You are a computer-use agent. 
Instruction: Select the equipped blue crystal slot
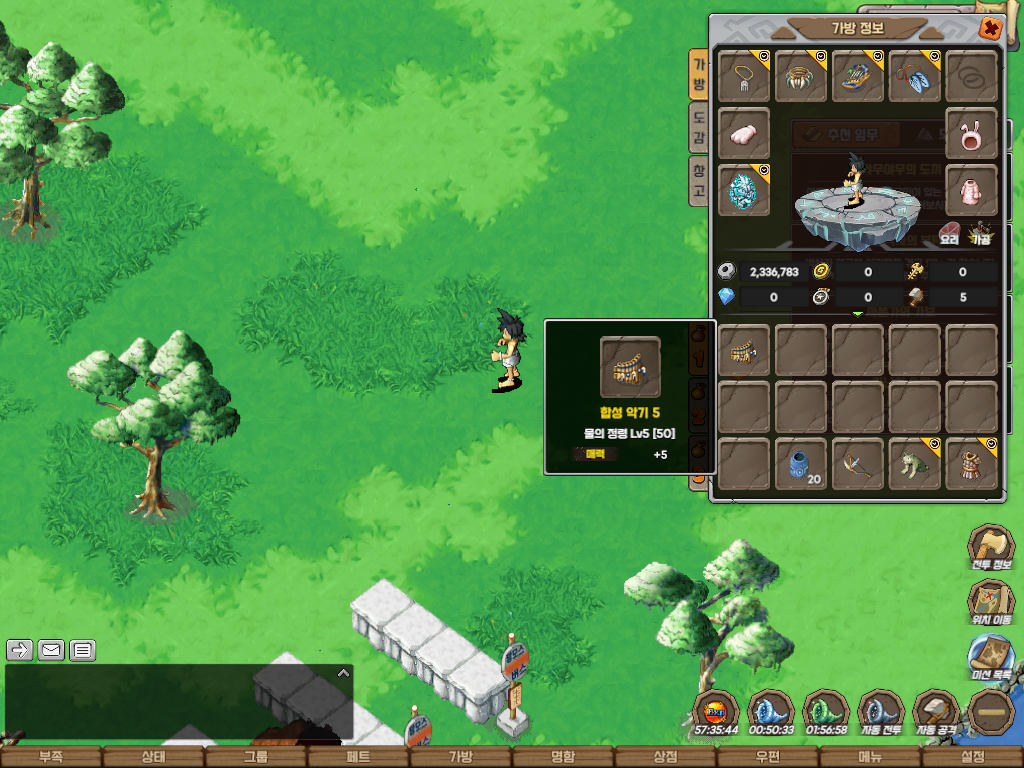(x=744, y=190)
